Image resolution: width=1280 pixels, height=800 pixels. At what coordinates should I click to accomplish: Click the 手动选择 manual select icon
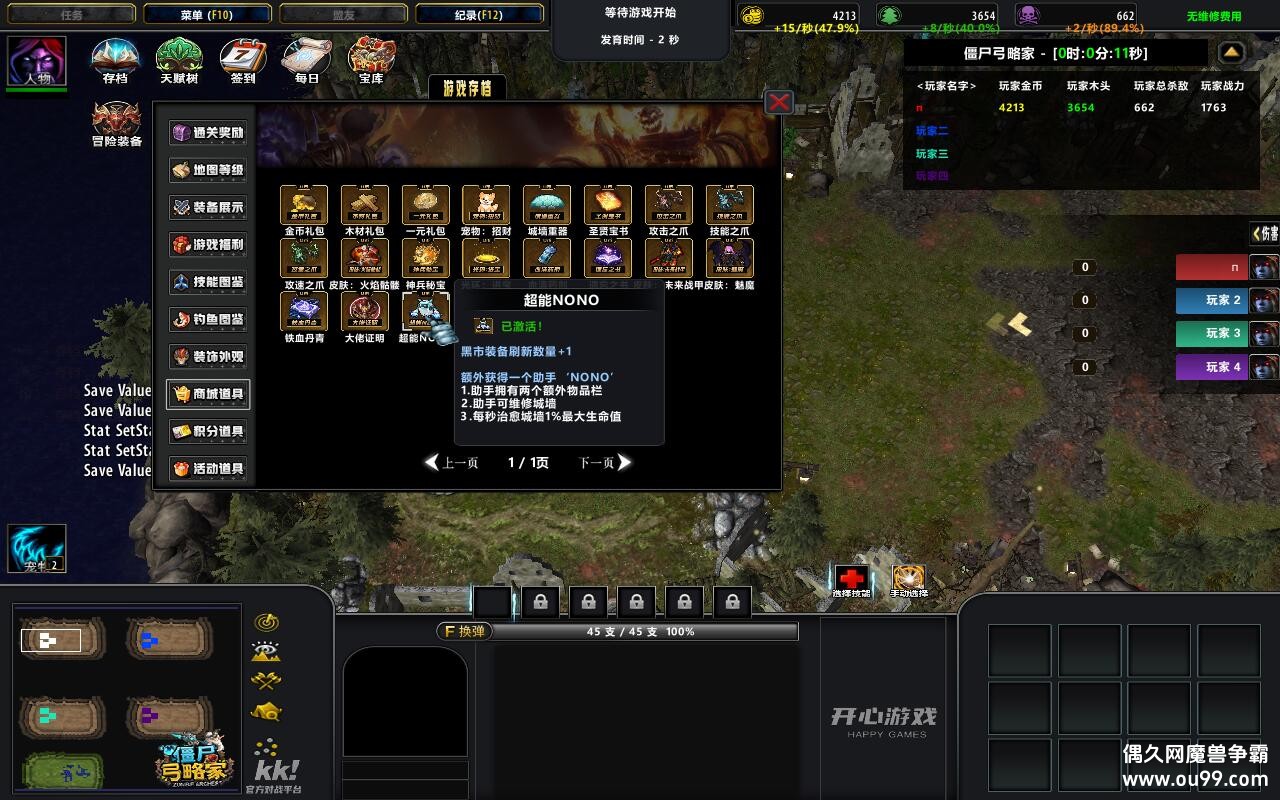pyautogui.click(x=908, y=578)
